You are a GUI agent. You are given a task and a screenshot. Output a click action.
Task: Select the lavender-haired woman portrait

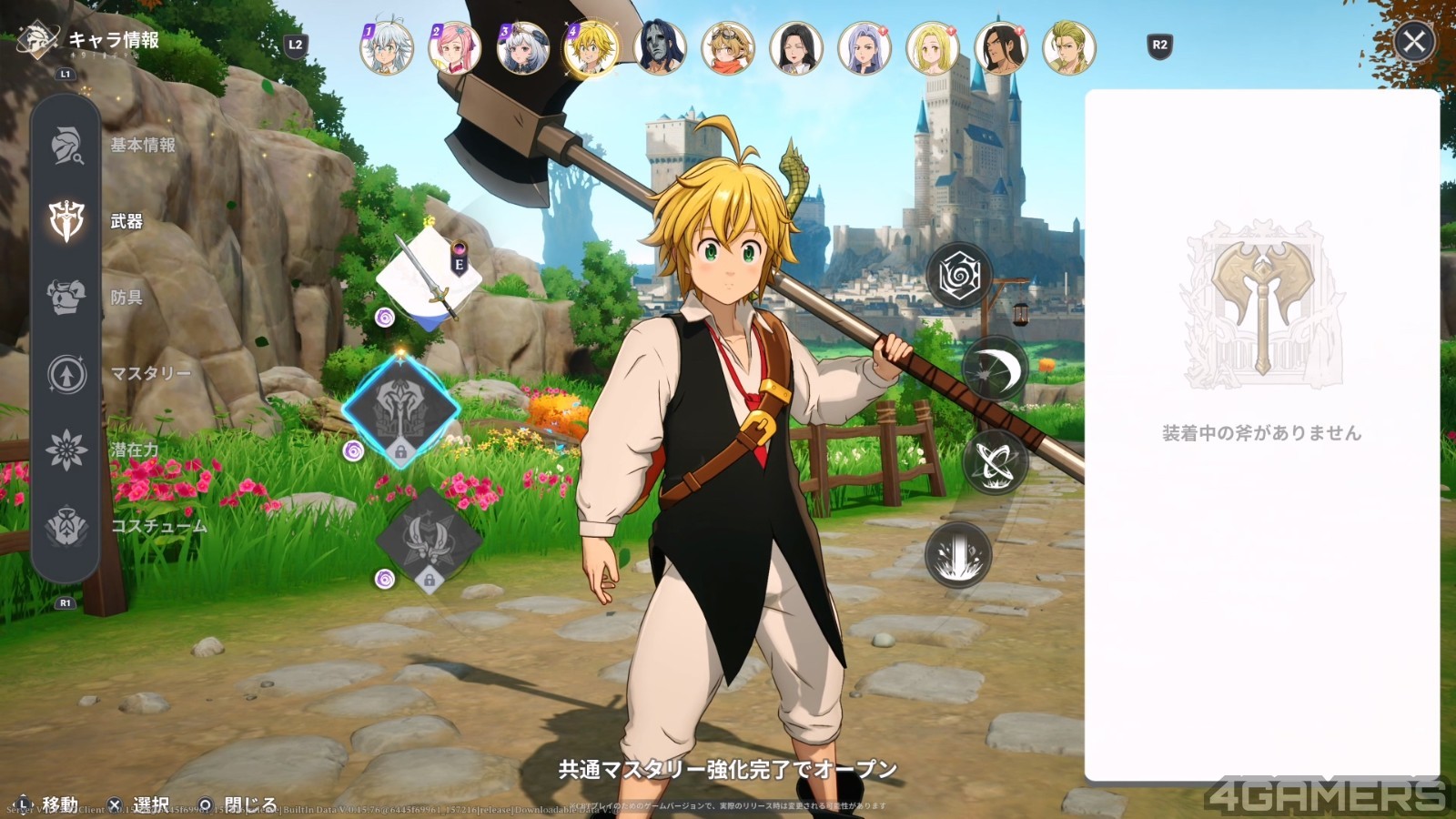[864, 47]
